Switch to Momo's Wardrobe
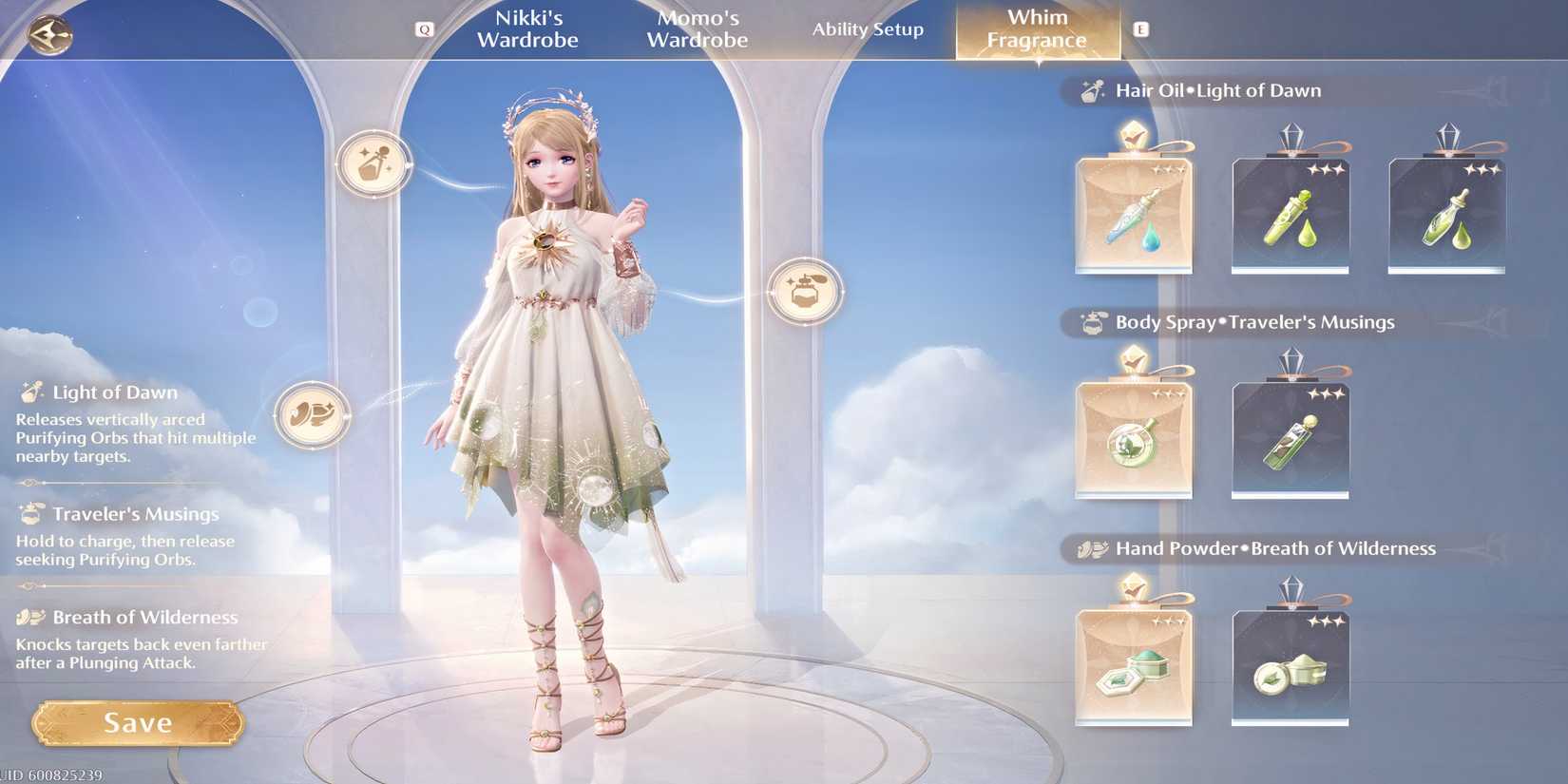 pos(697,29)
